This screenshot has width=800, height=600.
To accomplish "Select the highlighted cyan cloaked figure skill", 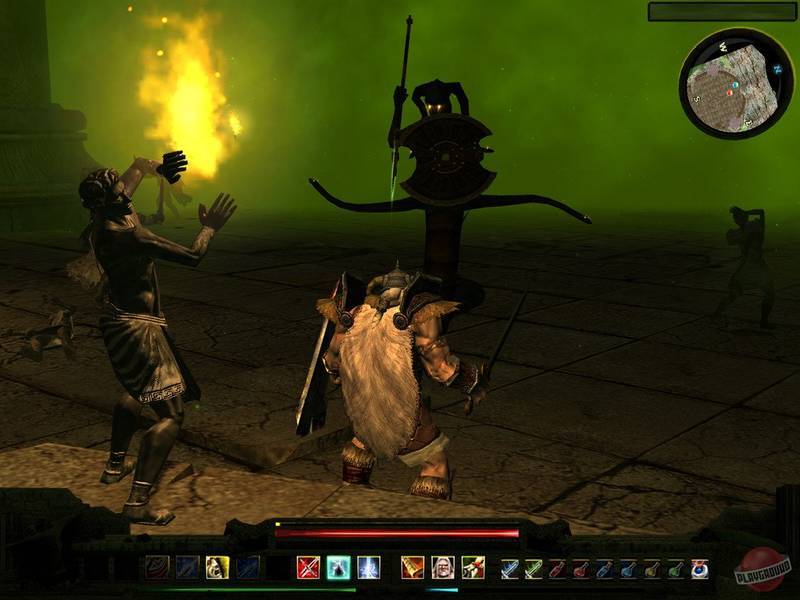I will pyautogui.click(x=338, y=568).
